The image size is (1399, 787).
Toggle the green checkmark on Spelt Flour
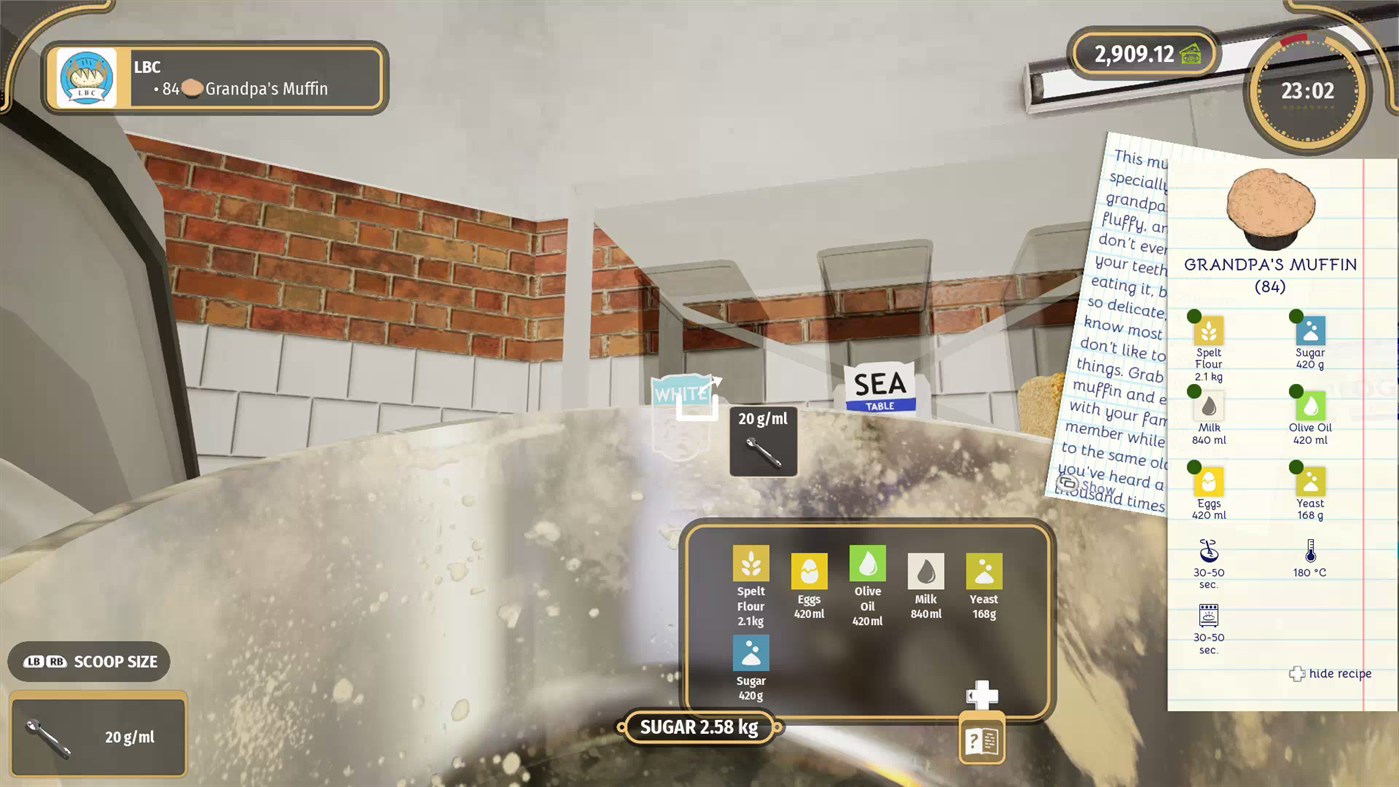pos(1193,316)
